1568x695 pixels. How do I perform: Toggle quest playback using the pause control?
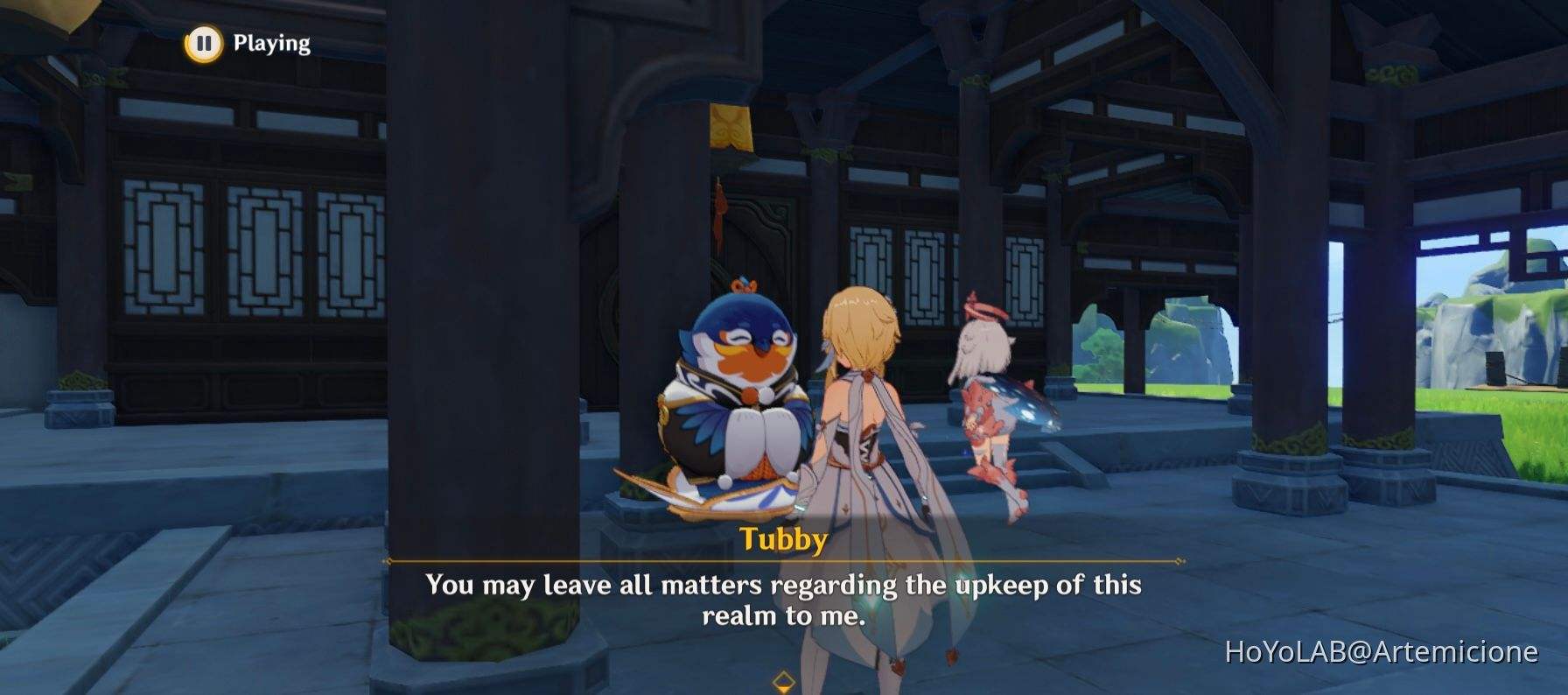[203, 41]
